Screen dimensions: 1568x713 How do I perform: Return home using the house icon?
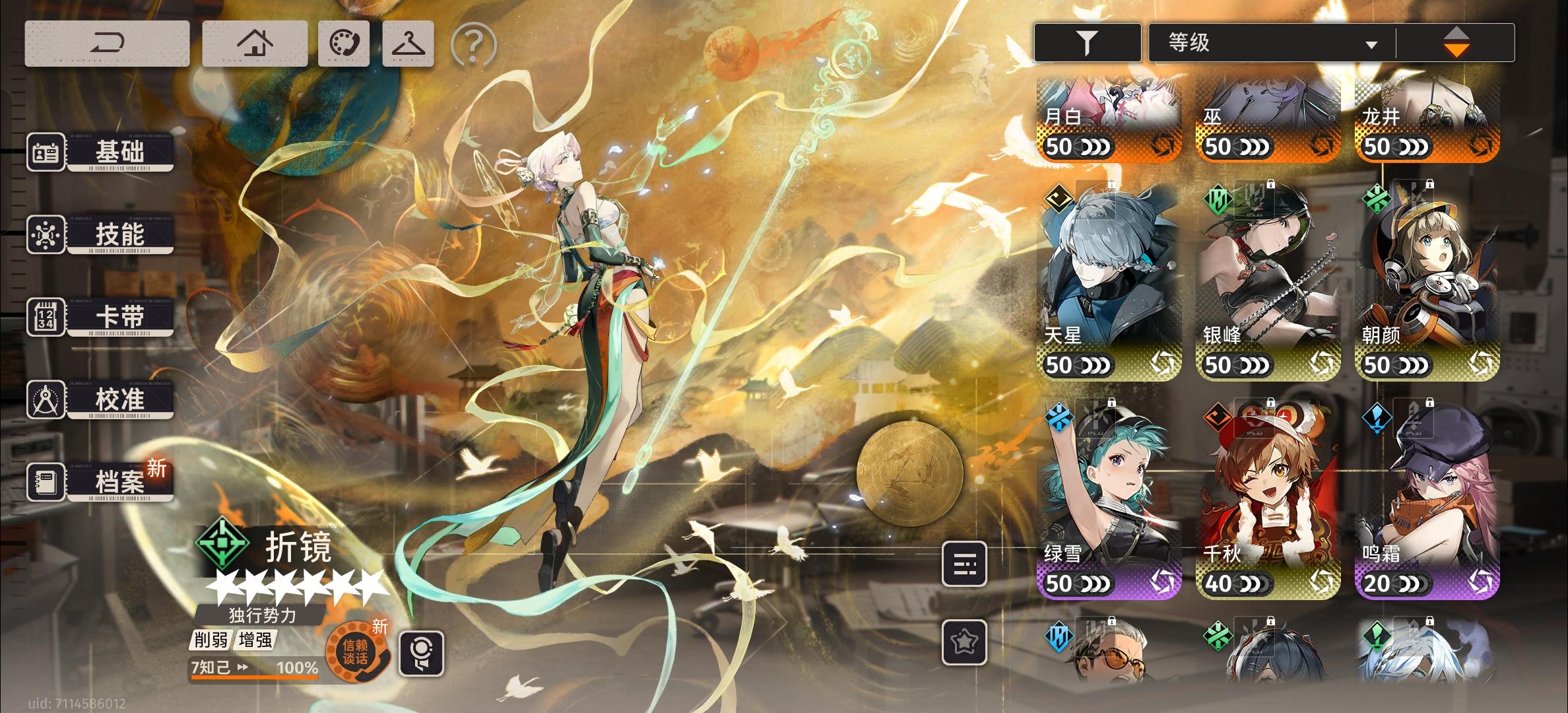[255, 42]
